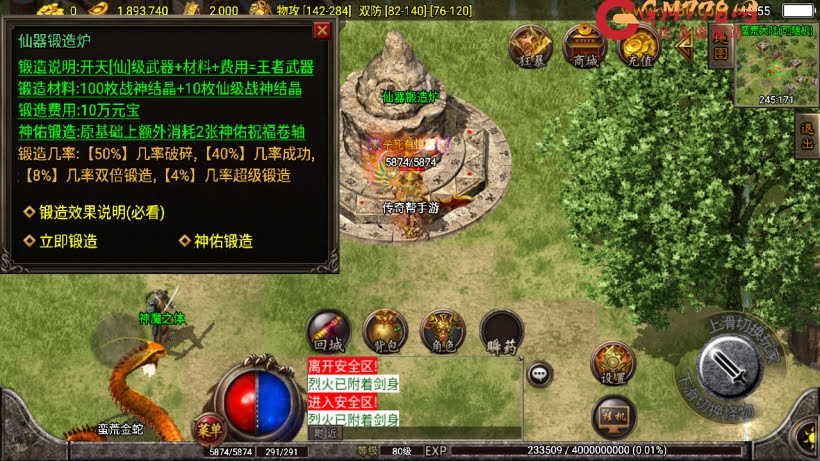Close the 仙器锻造炉 dialog

pos(322,30)
